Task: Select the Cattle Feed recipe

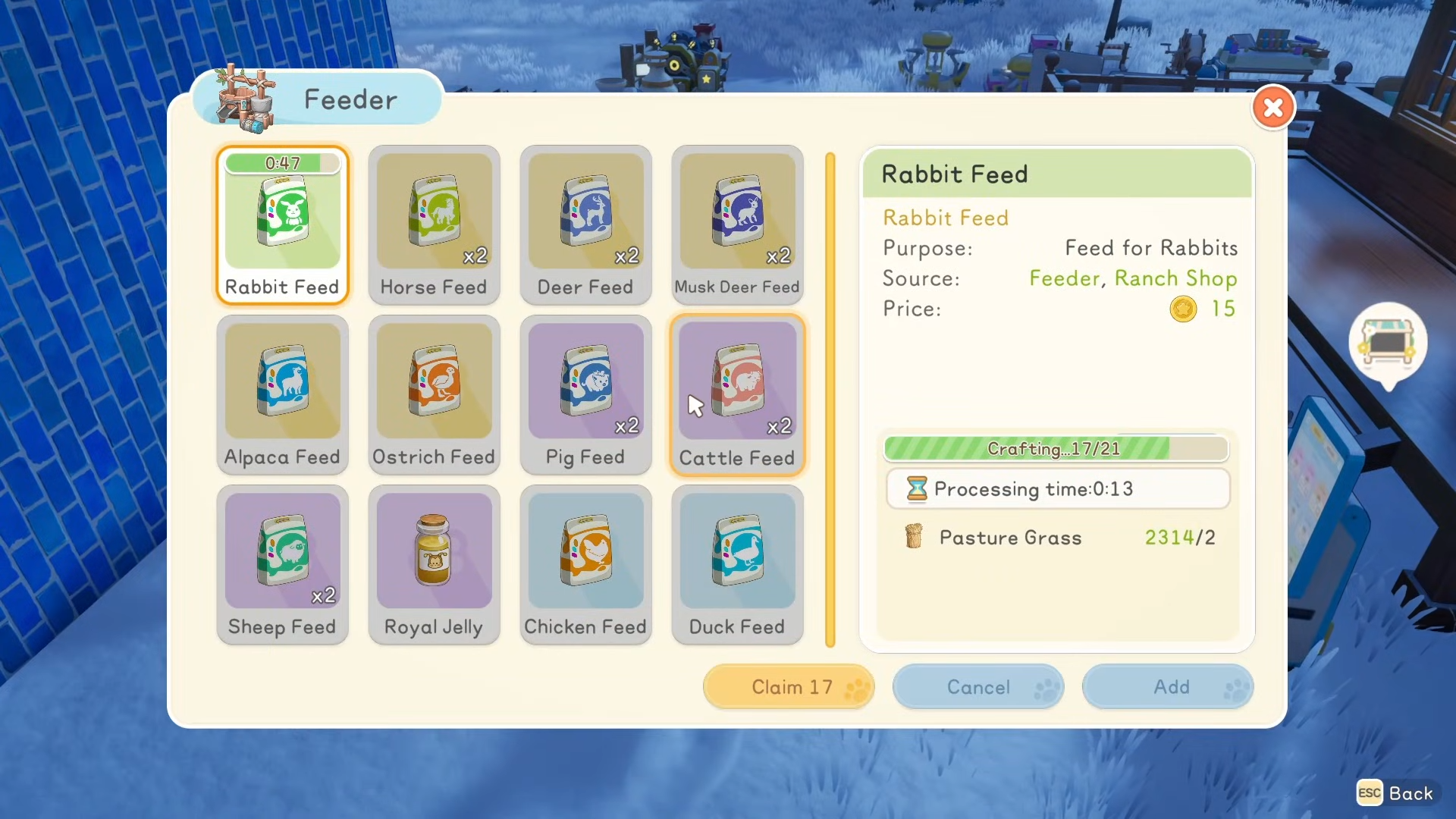Action: pyautogui.click(x=737, y=394)
